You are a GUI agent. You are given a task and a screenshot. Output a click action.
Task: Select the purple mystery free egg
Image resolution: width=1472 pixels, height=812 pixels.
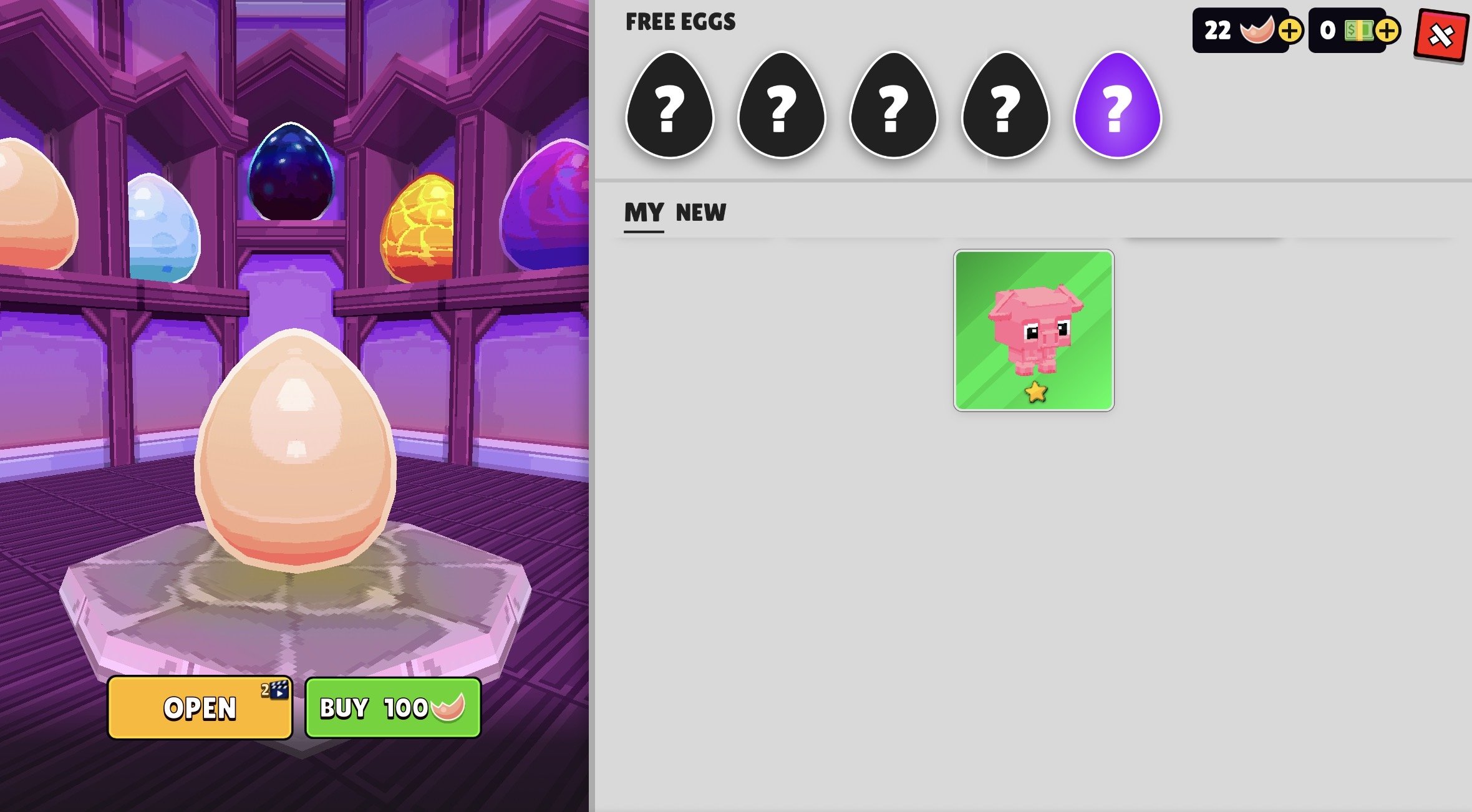point(1117,106)
